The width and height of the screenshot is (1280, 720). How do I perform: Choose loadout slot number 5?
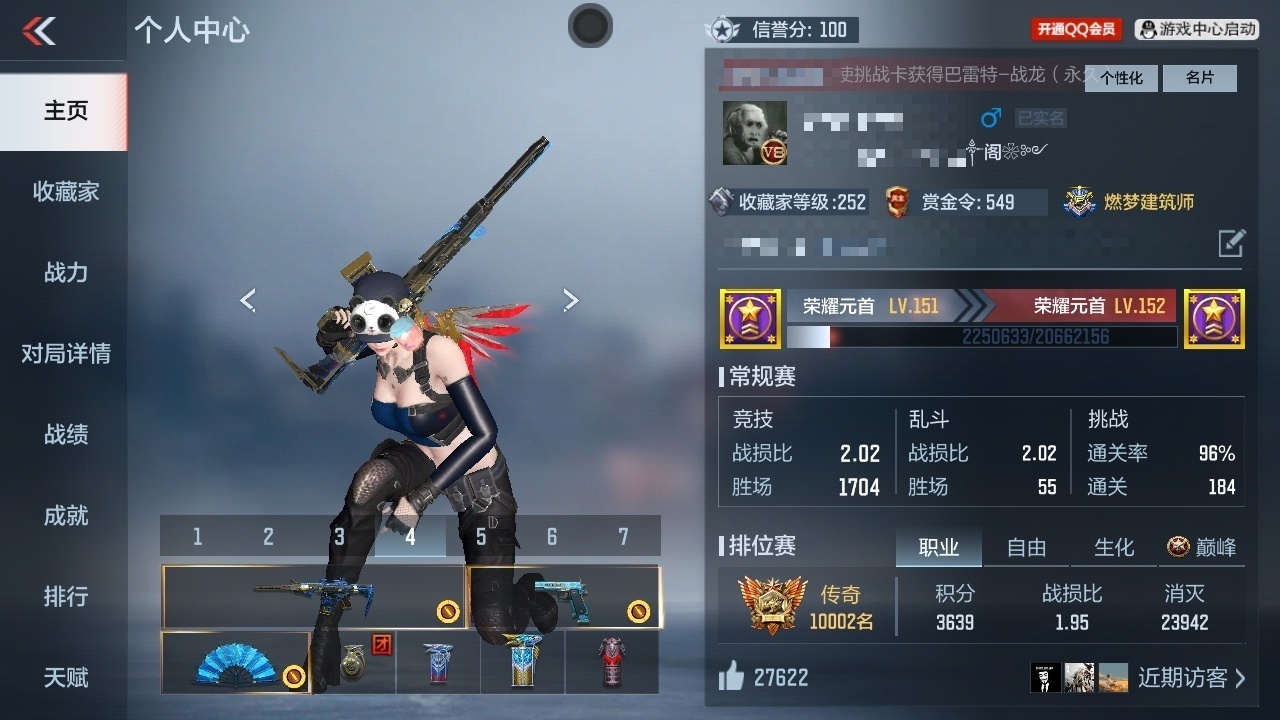click(x=481, y=537)
